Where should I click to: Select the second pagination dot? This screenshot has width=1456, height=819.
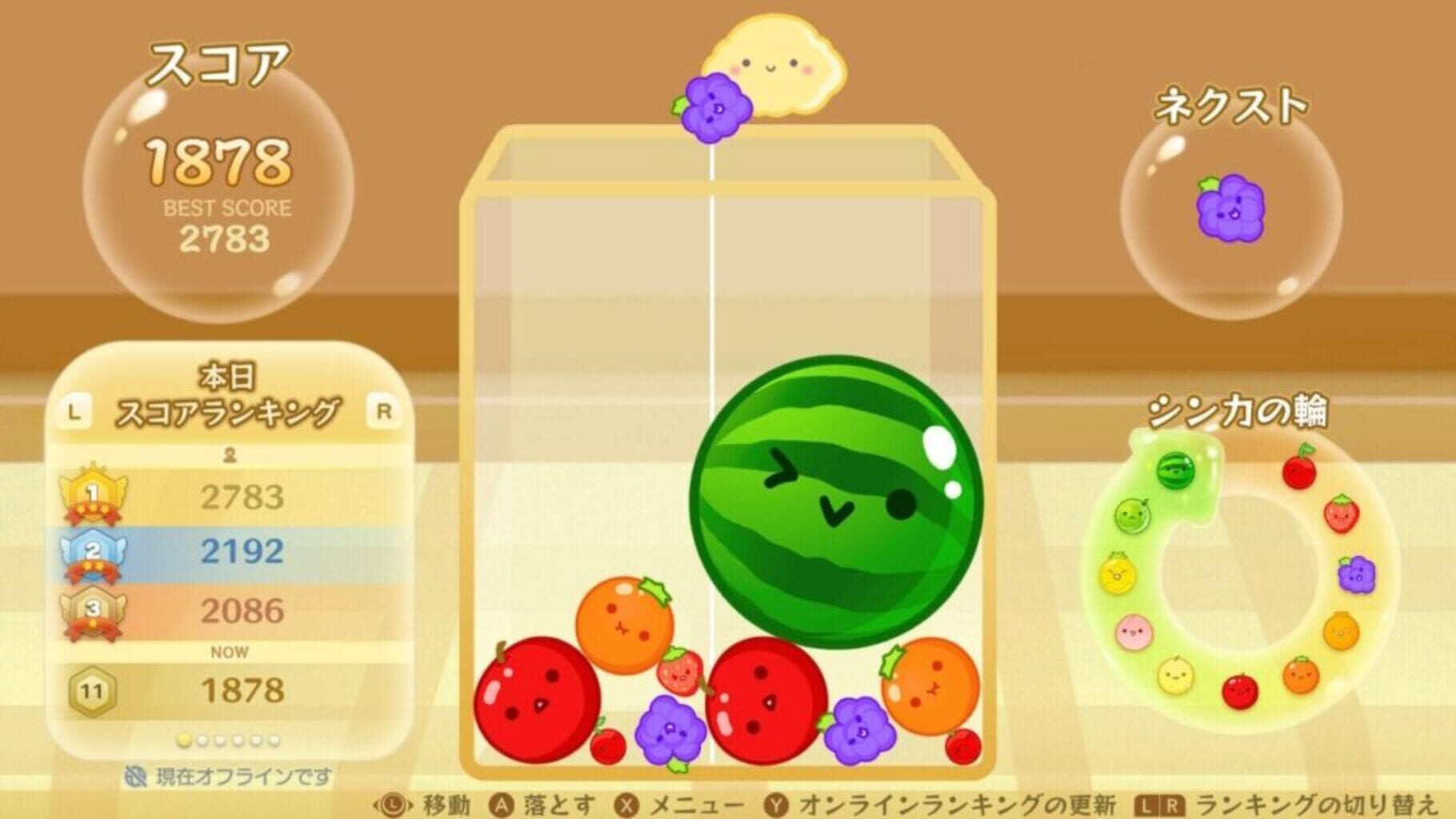coord(203,741)
